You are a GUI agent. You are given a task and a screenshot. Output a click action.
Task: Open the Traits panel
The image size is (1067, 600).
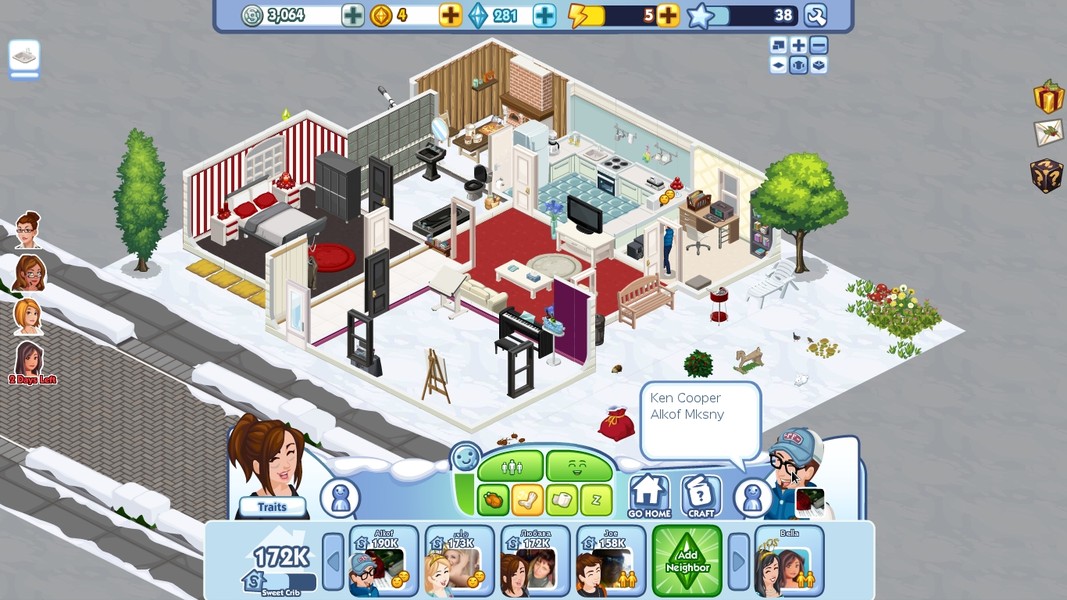(x=271, y=507)
